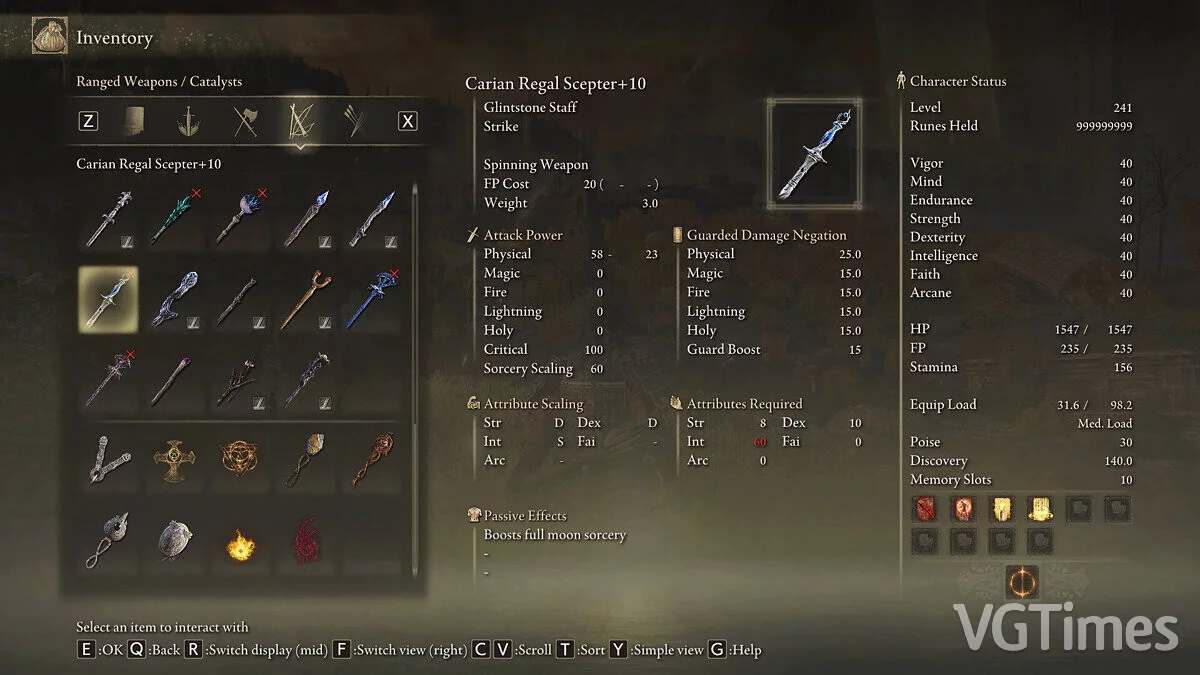Select the golden cross-shaped sacred seal
This screenshot has height=675, width=1200.
pyautogui.click(x=174, y=462)
